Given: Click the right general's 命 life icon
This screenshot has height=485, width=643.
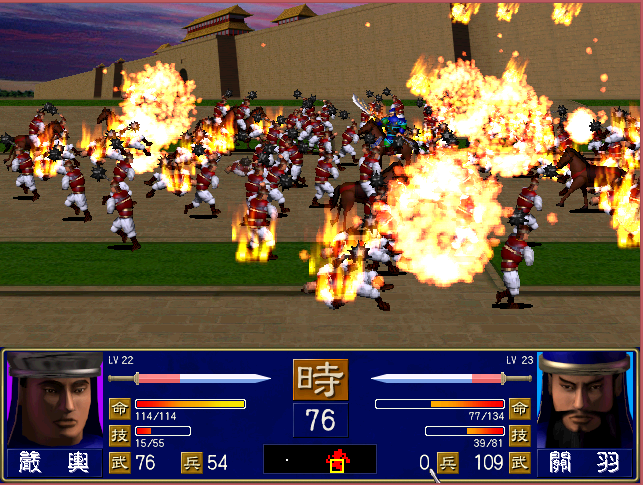Looking at the screenshot, I should [x=519, y=408].
